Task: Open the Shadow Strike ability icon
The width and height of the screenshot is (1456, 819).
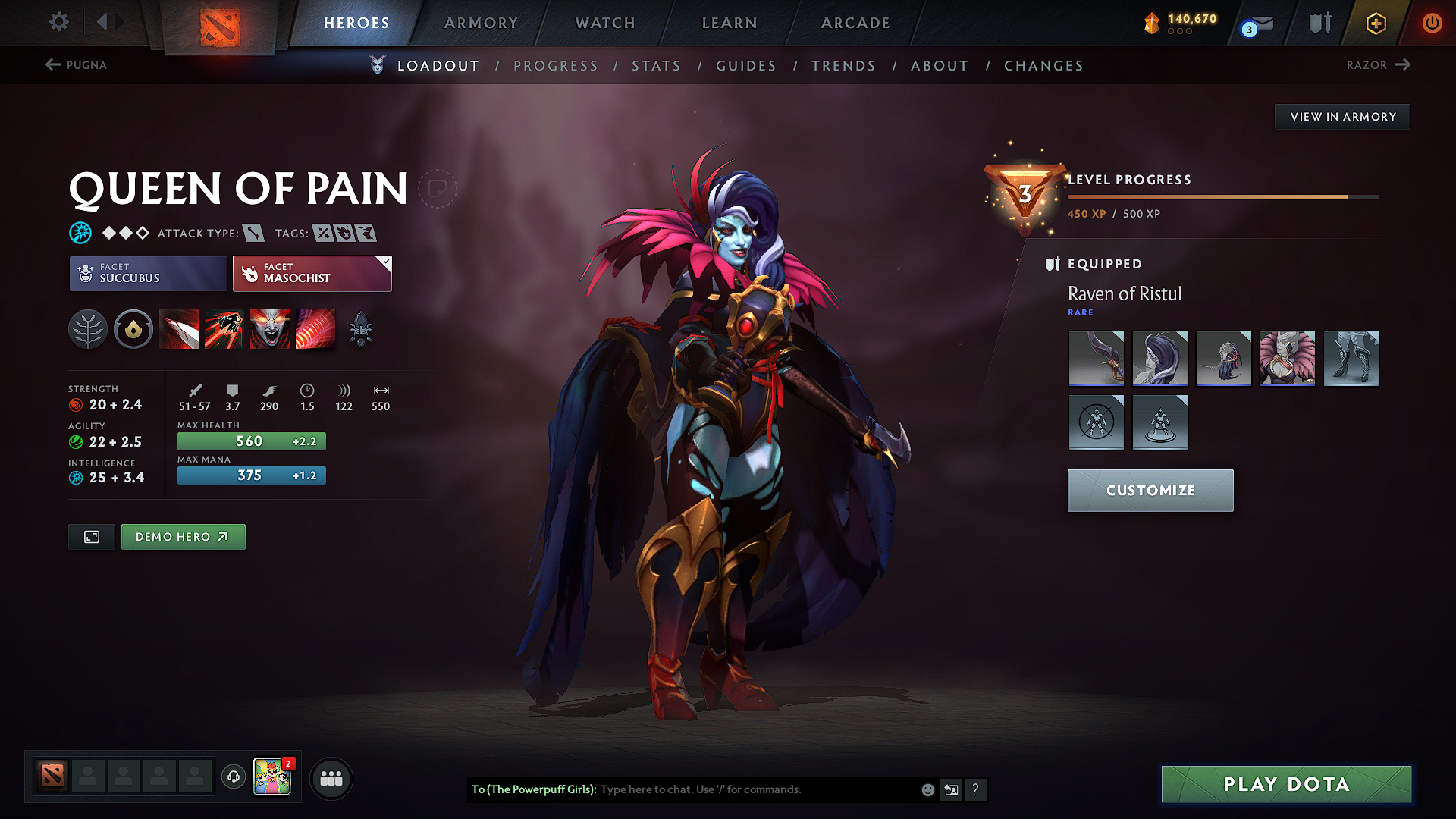Action: tap(179, 328)
